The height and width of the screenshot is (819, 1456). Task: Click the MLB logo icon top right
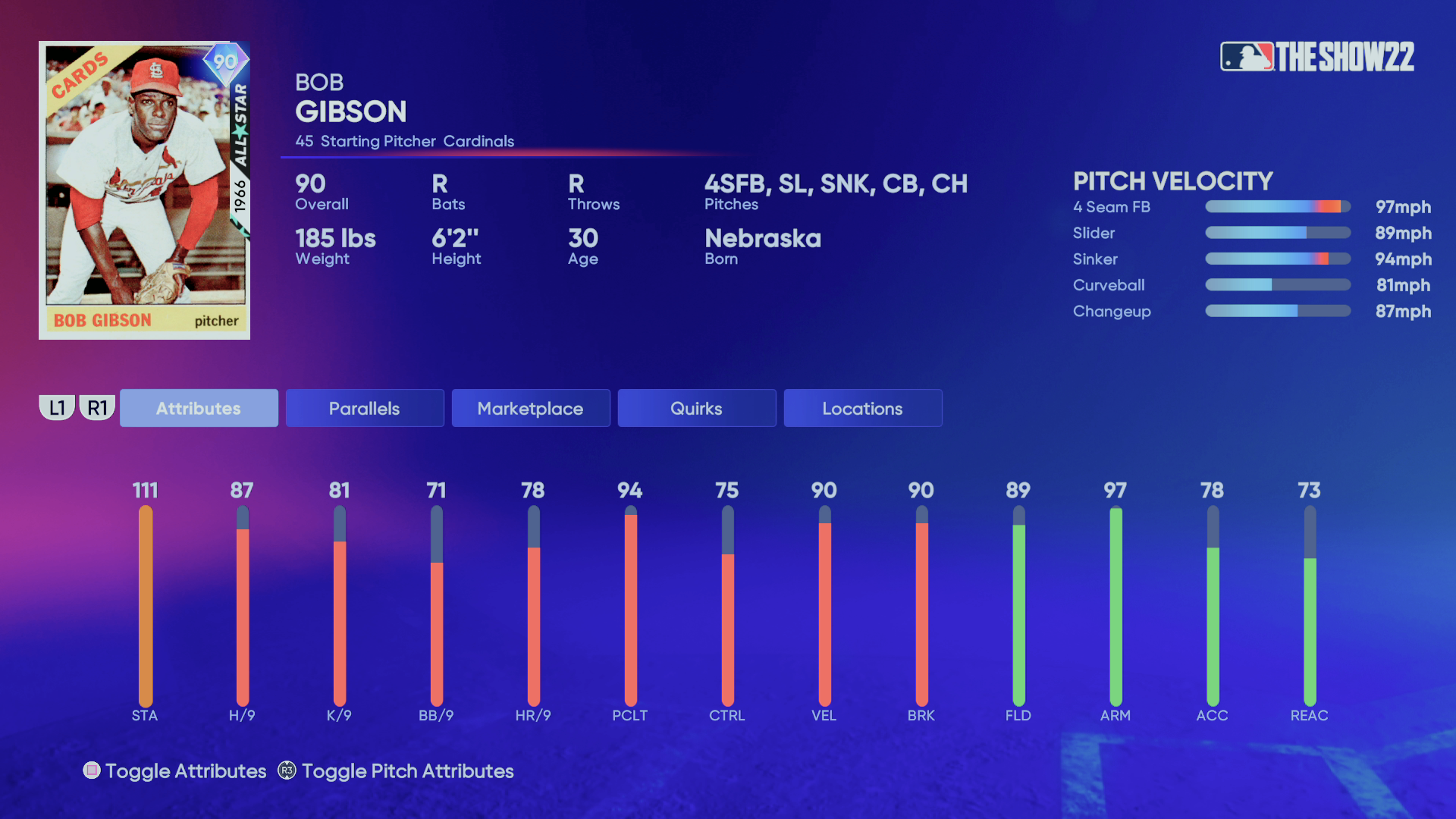pos(1247,55)
